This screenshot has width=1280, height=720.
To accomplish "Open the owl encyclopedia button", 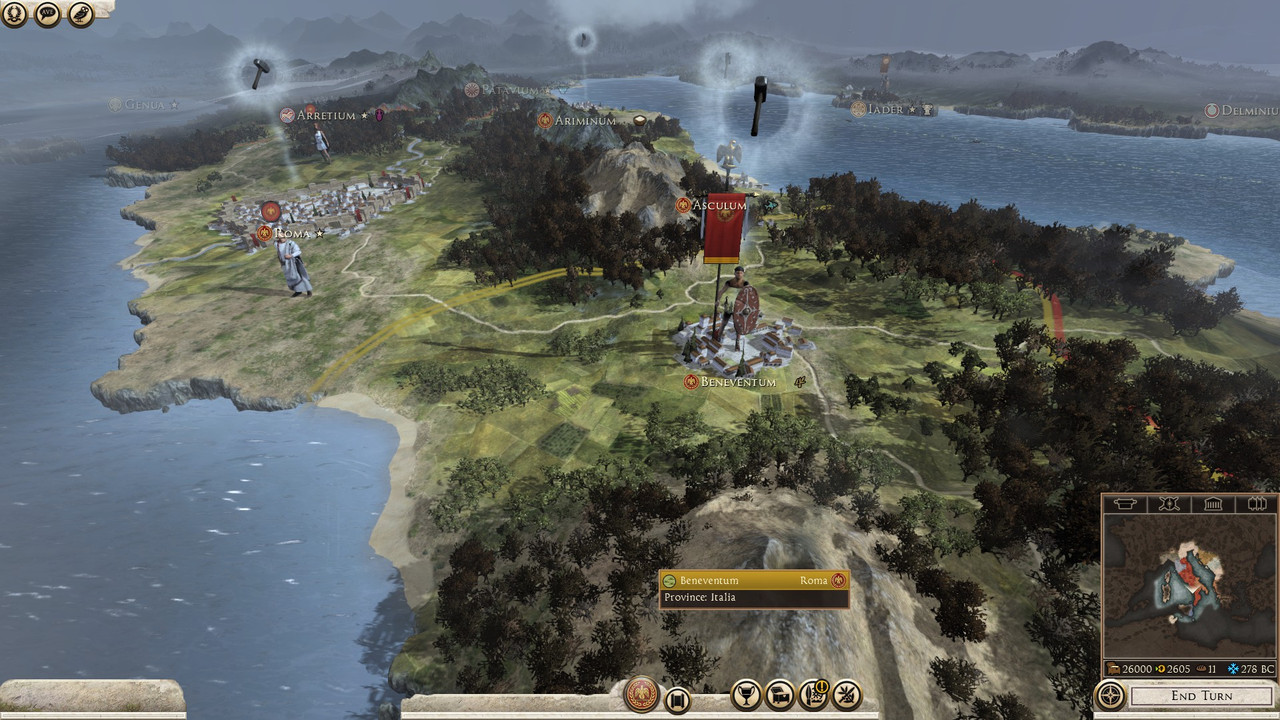I will click(81, 14).
